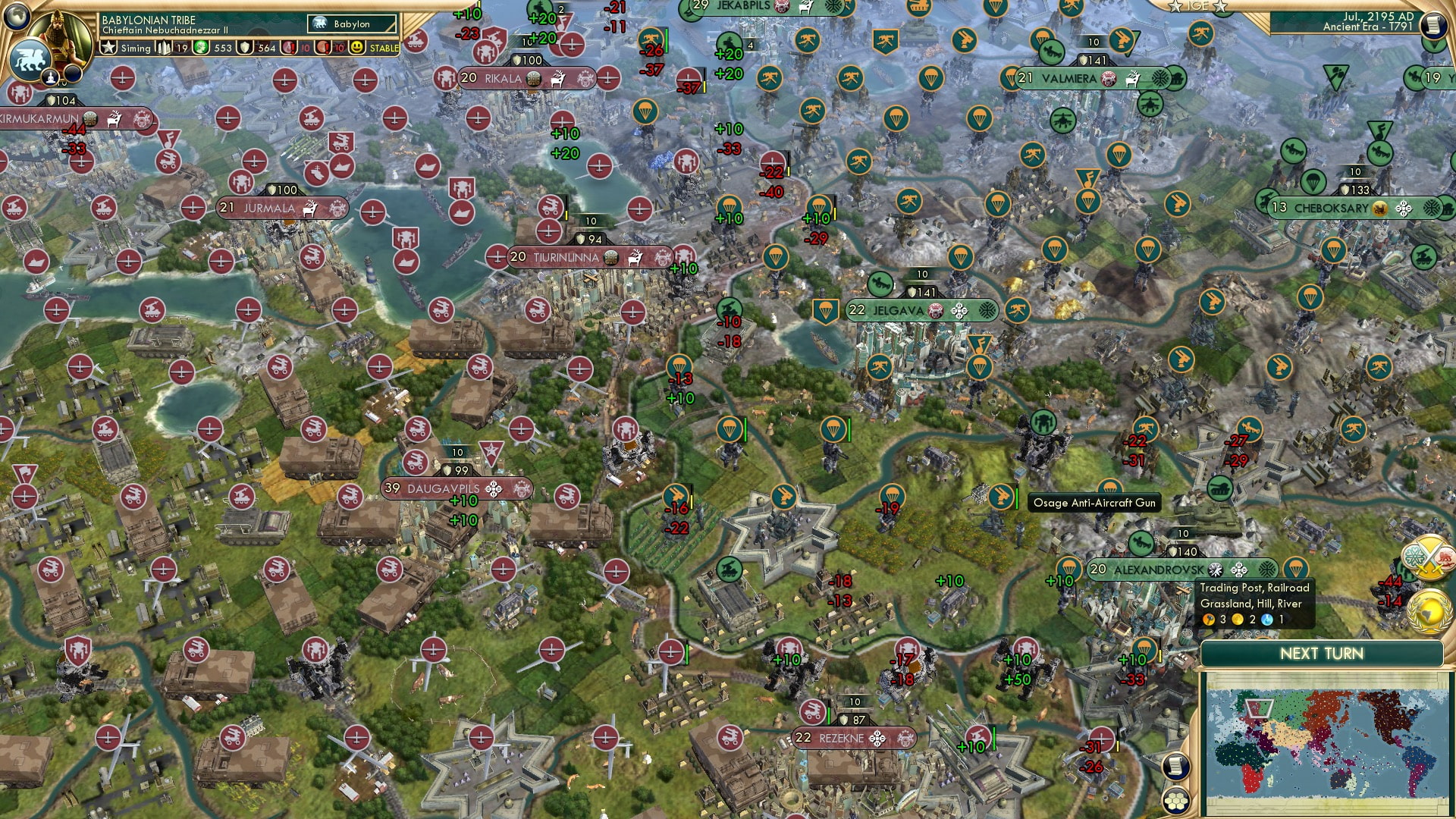The height and width of the screenshot is (819, 1456).
Task: Open the city screen for DAUGAVPILS
Action: point(443,489)
